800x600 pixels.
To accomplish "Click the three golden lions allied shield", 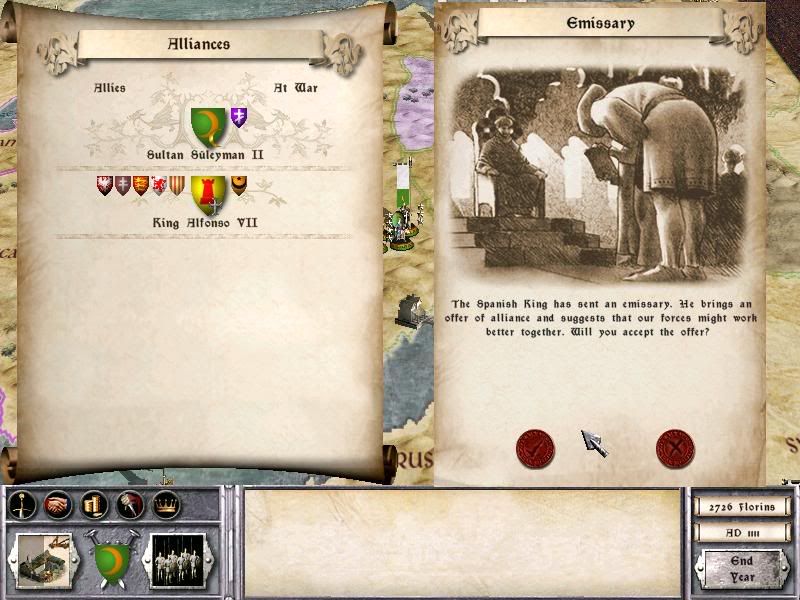I will coord(140,185).
